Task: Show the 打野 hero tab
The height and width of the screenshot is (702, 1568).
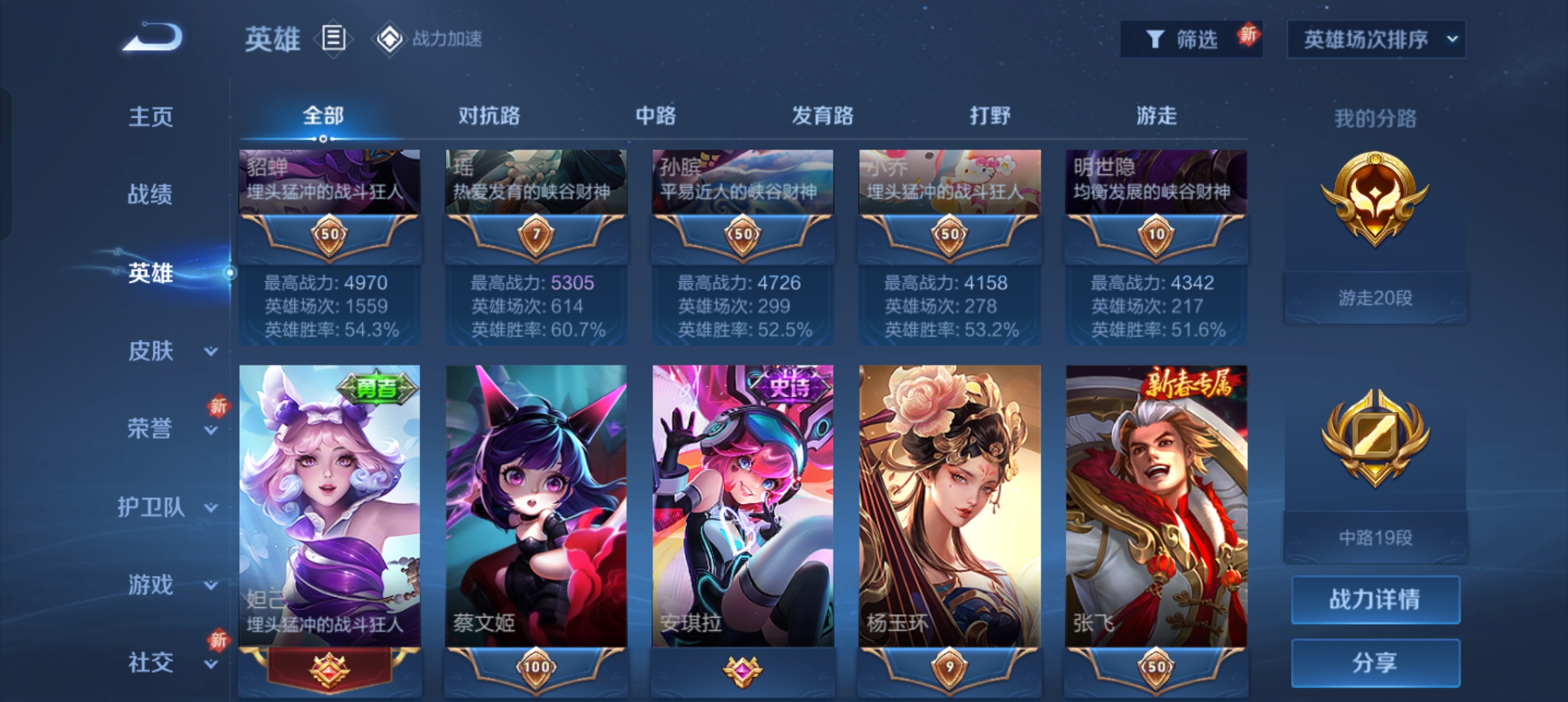Action: (x=989, y=116)
